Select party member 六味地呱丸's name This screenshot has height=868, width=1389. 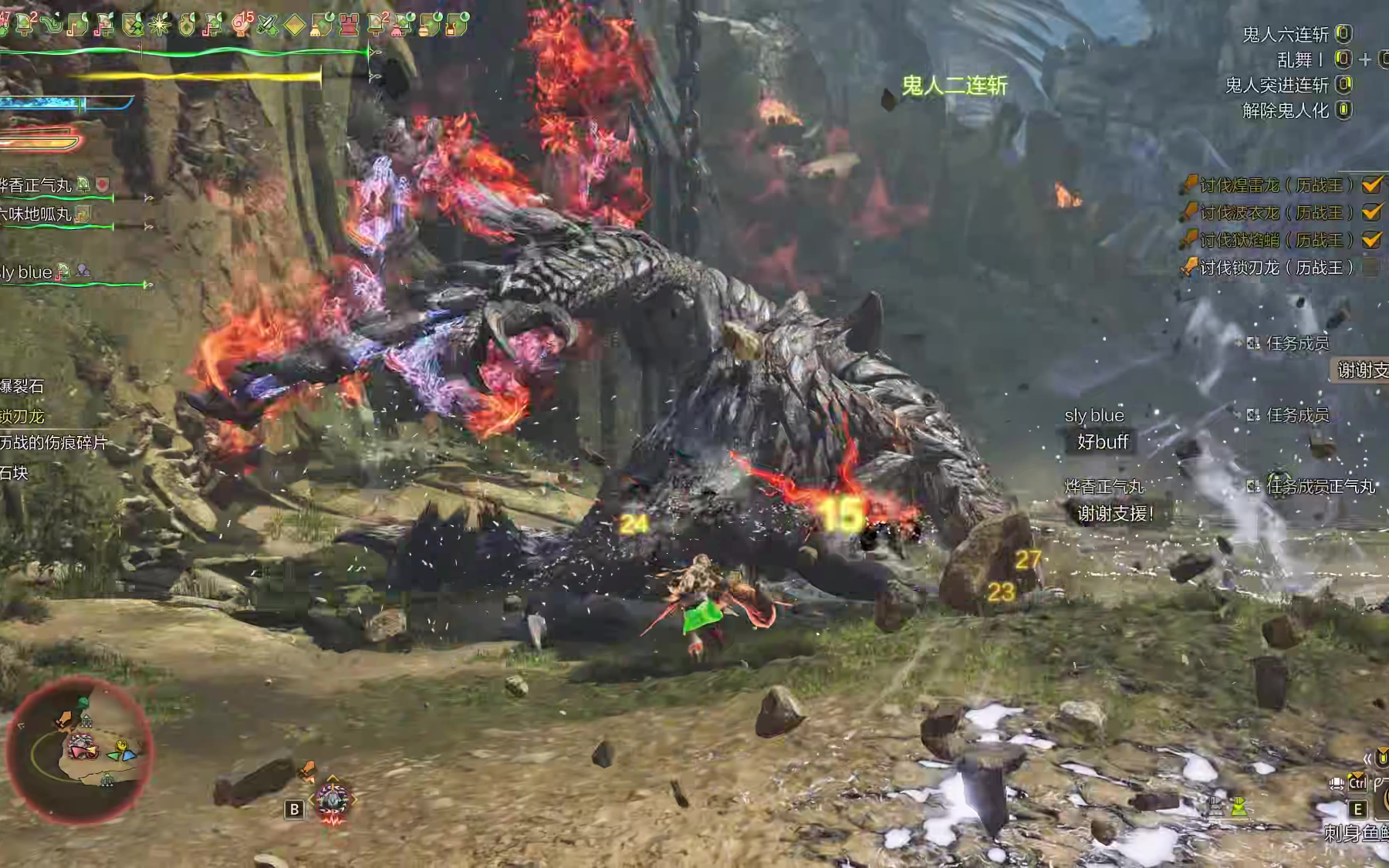[x=35, y=214]
